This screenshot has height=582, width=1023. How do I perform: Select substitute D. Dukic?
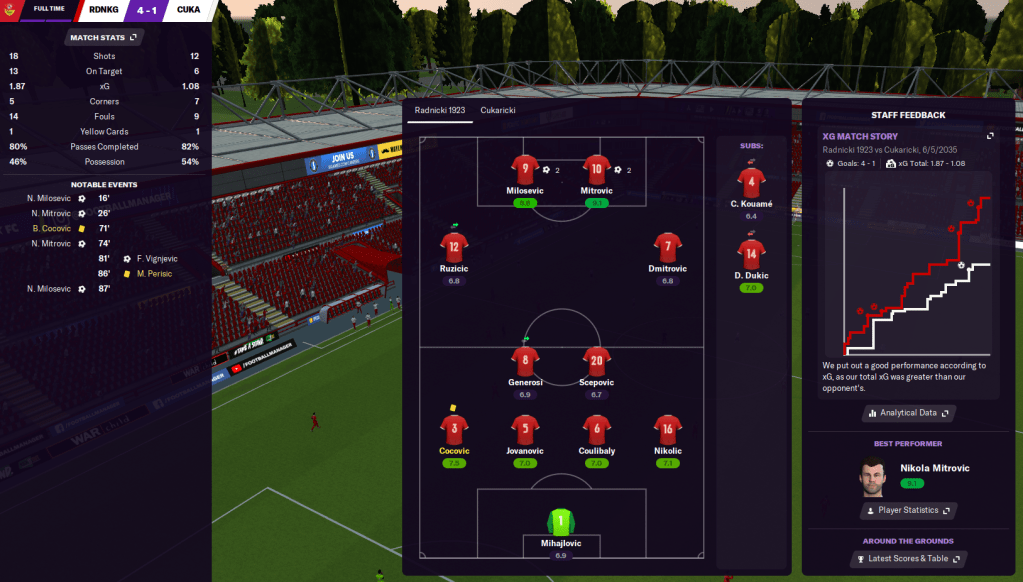pyautogui.click(x=752, y=255)
